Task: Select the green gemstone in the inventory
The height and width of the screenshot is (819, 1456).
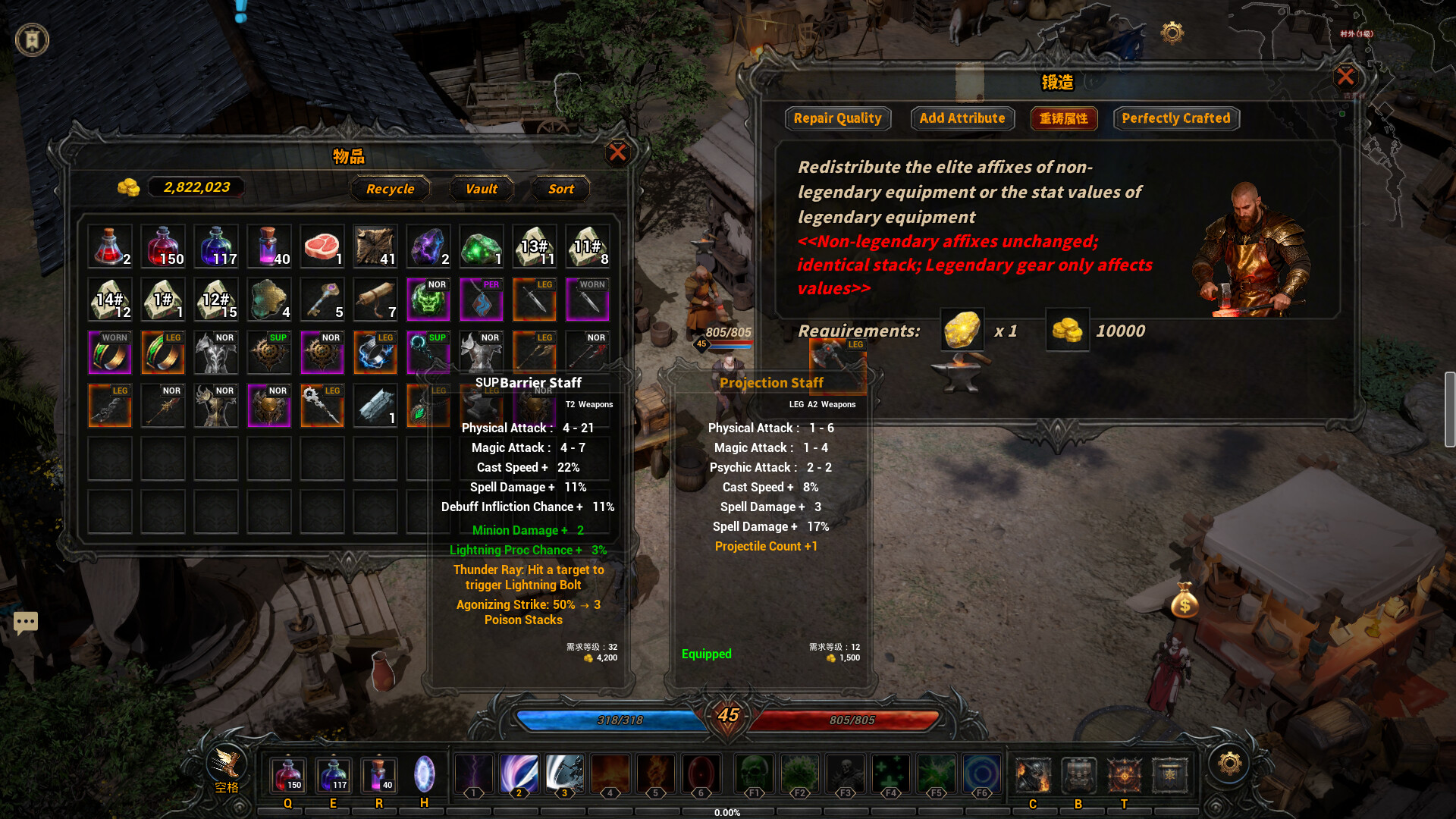Action: point(482,245)
